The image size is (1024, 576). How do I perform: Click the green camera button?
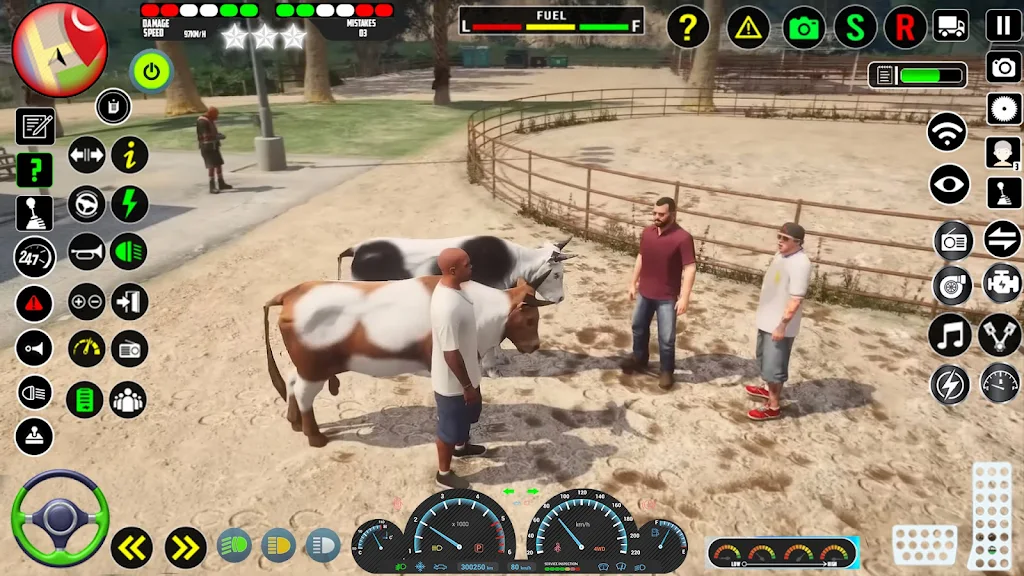click(x=804, y=27)
